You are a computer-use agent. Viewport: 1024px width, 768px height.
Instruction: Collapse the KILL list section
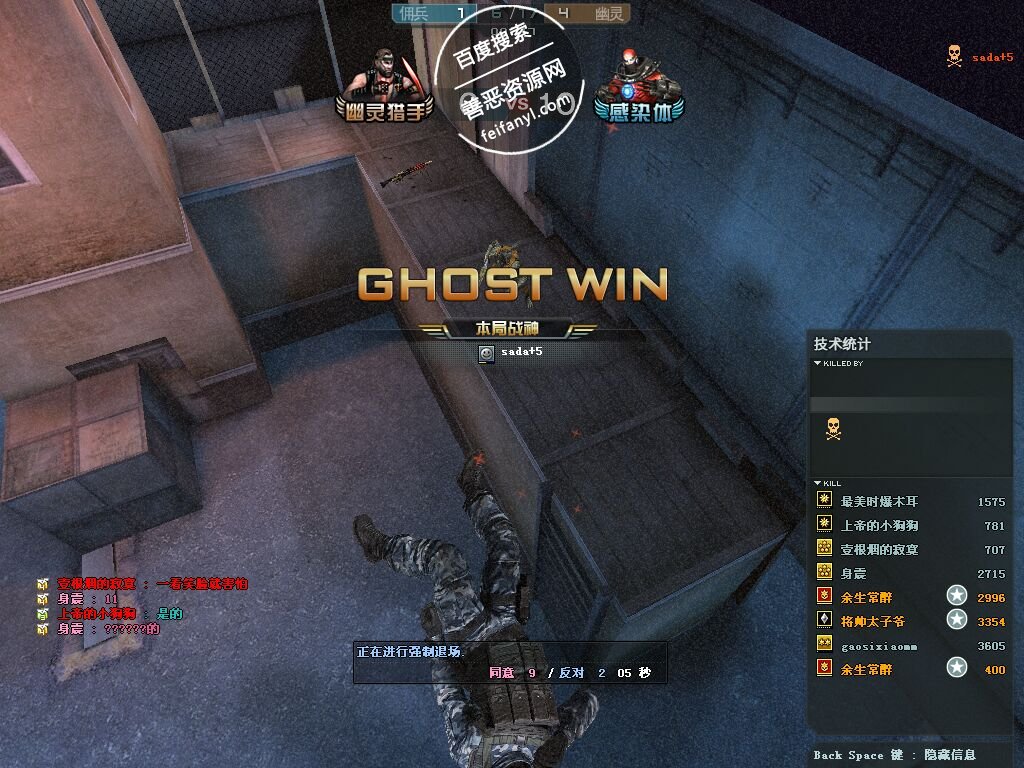(818, 483)
